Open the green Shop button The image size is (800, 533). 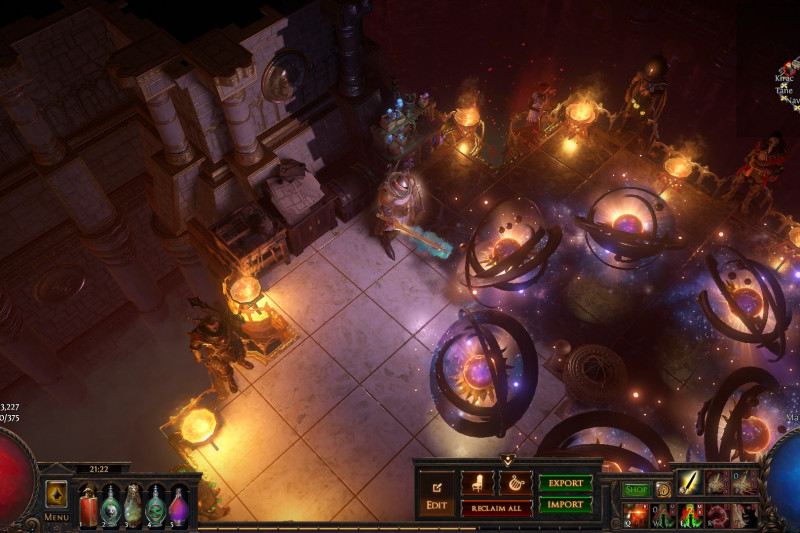point(636,489)
